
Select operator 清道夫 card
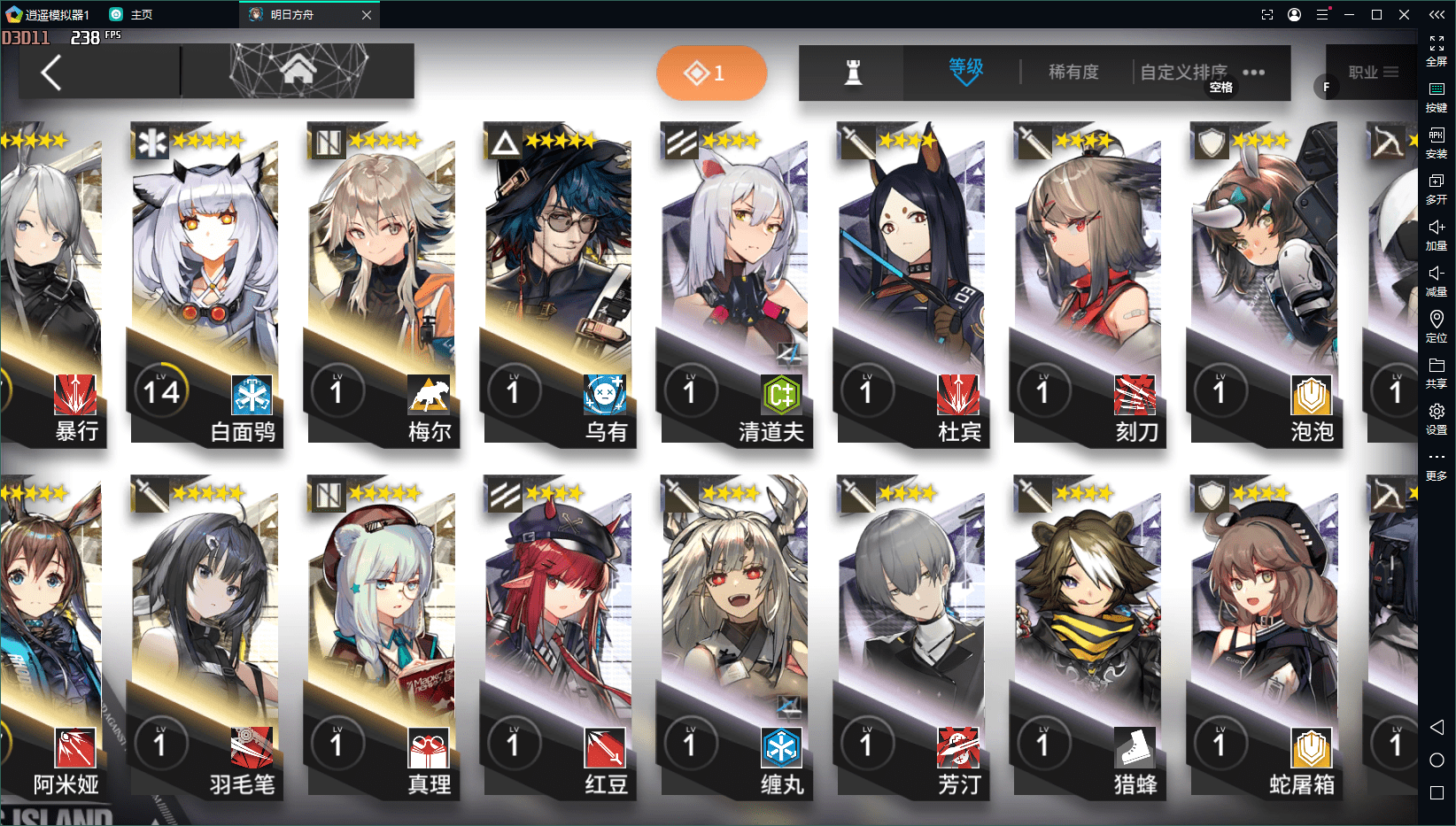pyautogui.click(x=735, y=283)
